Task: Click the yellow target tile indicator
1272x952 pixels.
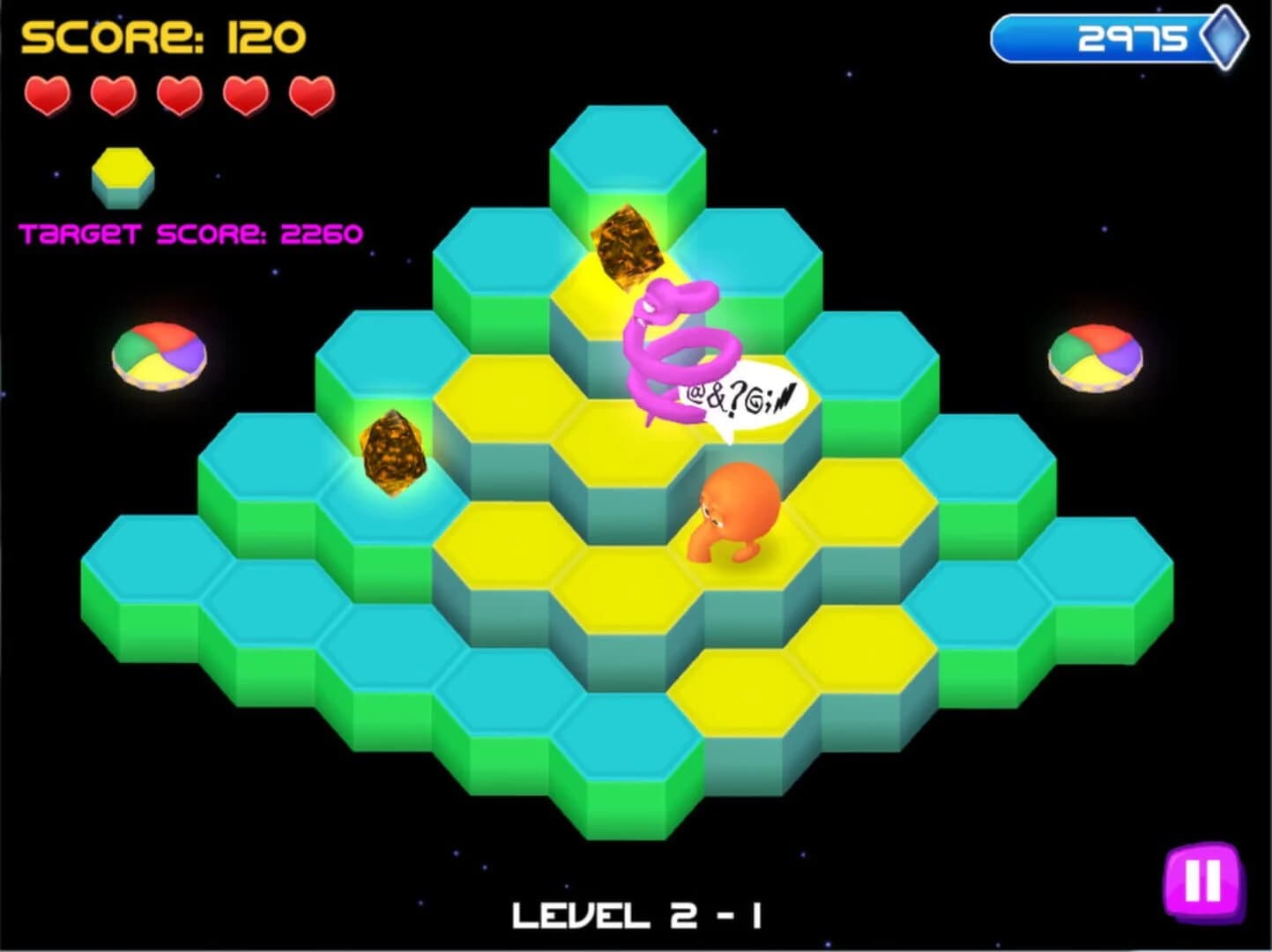Action: point(122,175)
